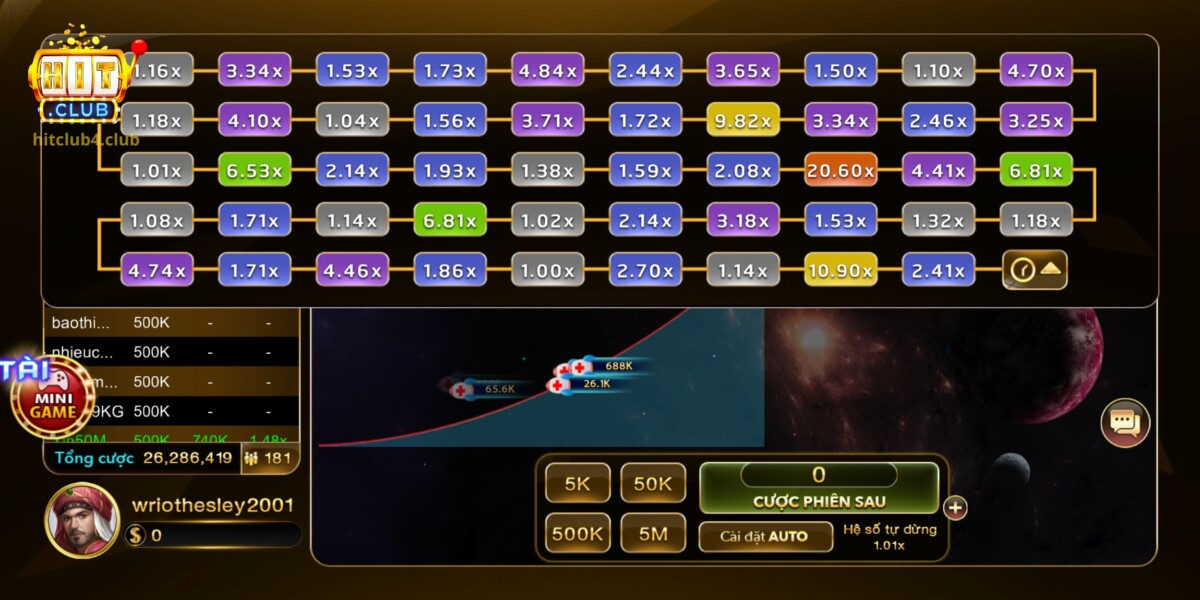Pick the 500K bet chip
This screenshot has height=600, width=1200.
pyautogui.click(x=578, y=534)
